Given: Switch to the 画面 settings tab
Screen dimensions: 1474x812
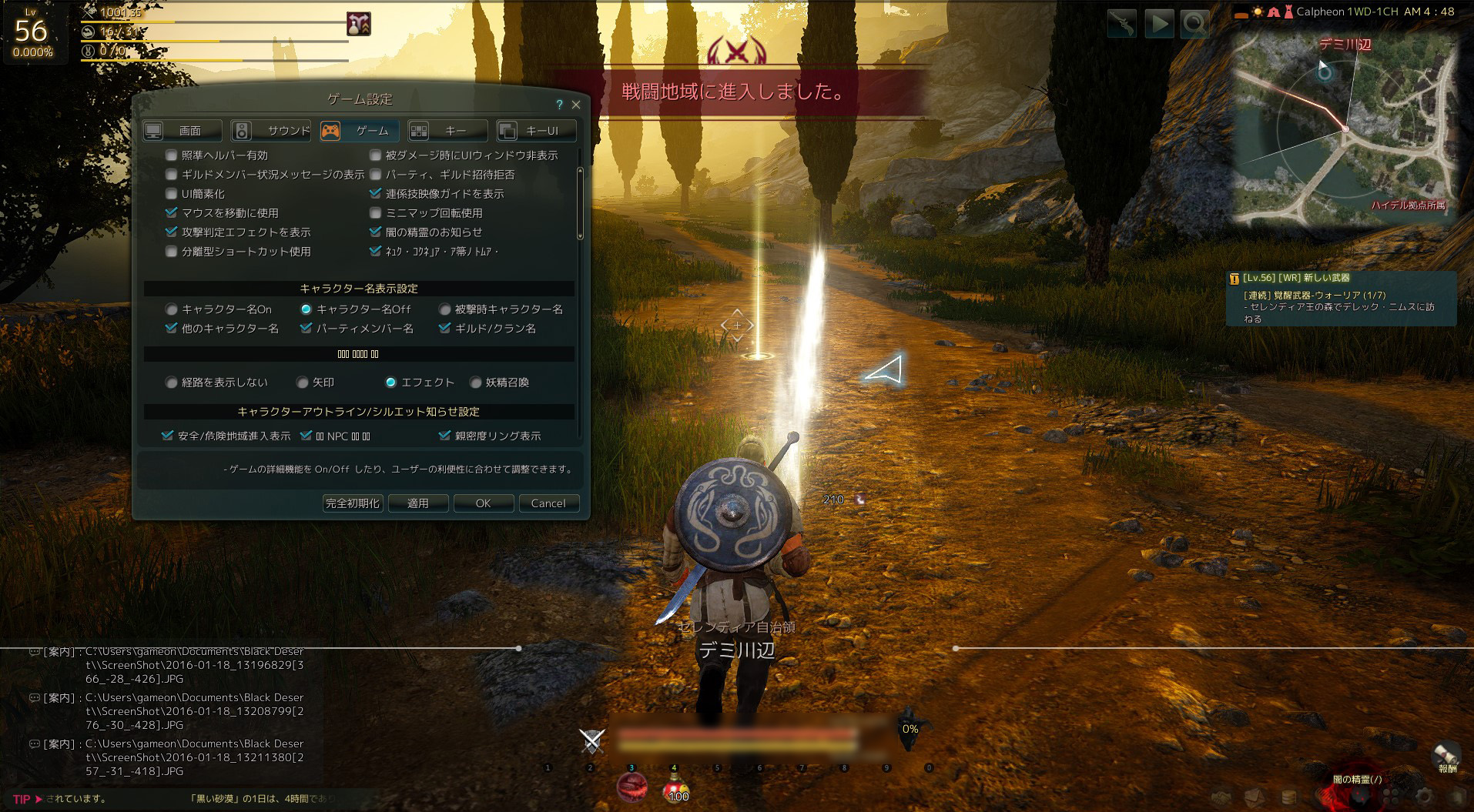Looking at the screenshot, I should coord(183,131).
